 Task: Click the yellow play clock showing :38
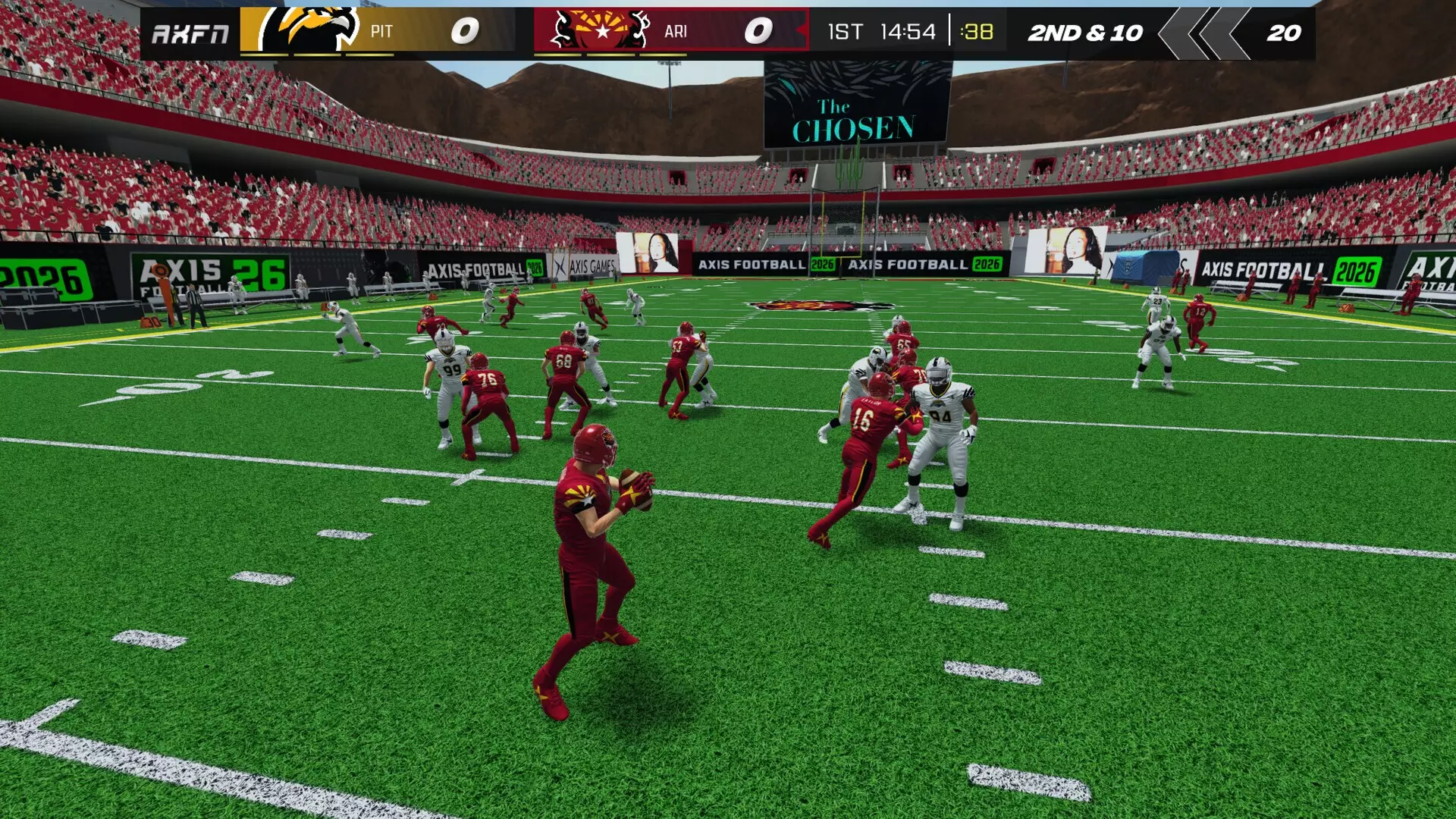pos(974,33)
